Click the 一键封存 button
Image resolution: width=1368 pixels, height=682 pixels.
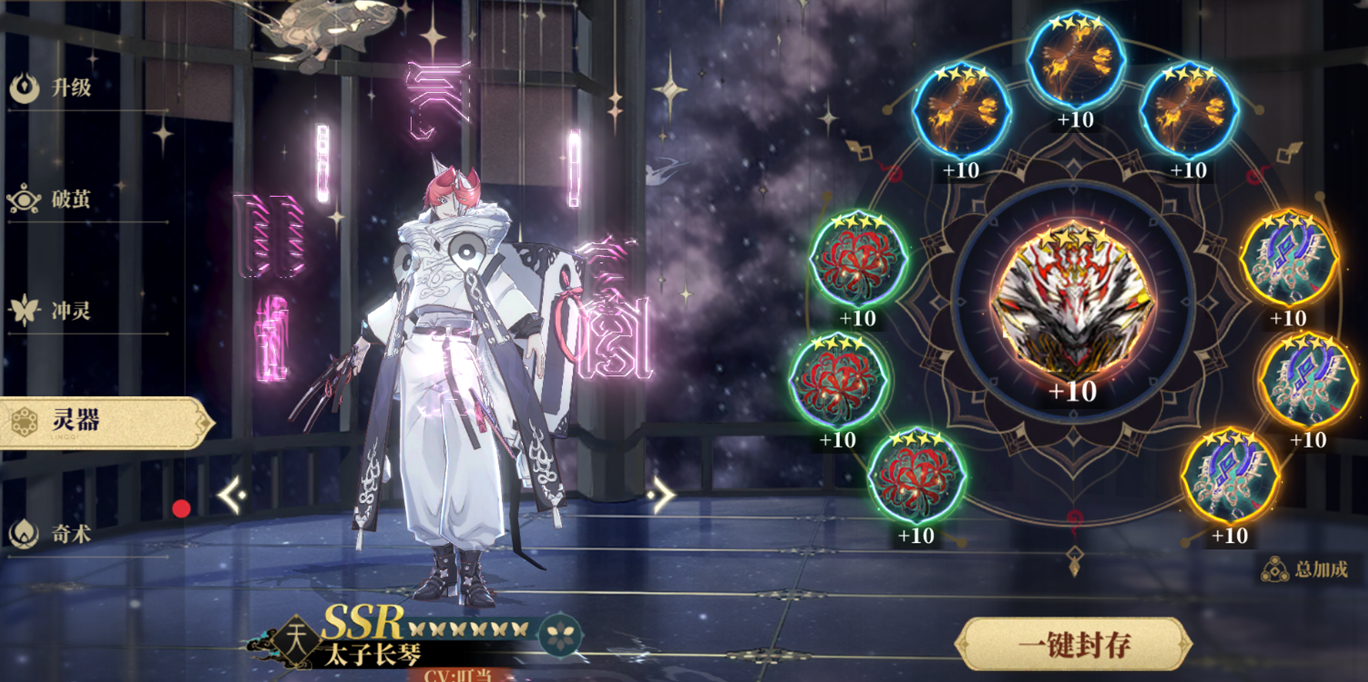[1073, 644]
